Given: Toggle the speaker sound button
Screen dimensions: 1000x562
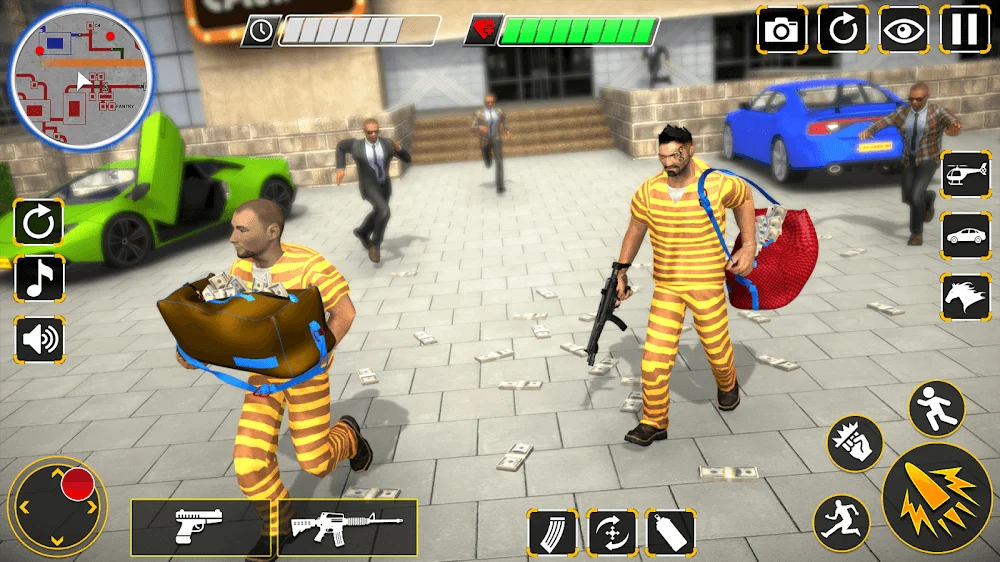Looking at the screenshot, I should pos(38,340).
